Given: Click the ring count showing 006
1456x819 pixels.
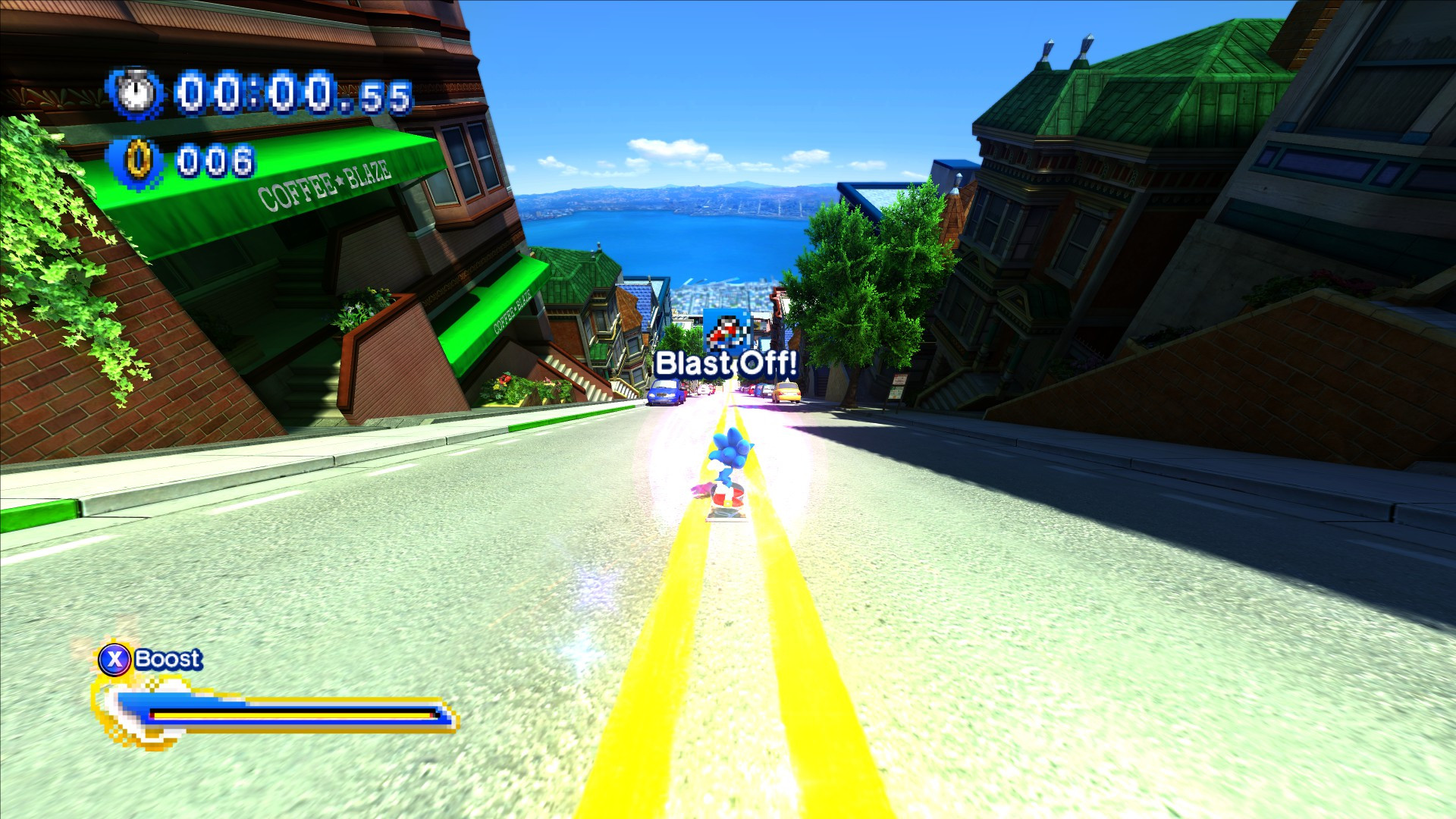Looking at the screenshot, I should pyautogui.click(x=218, y=160).
